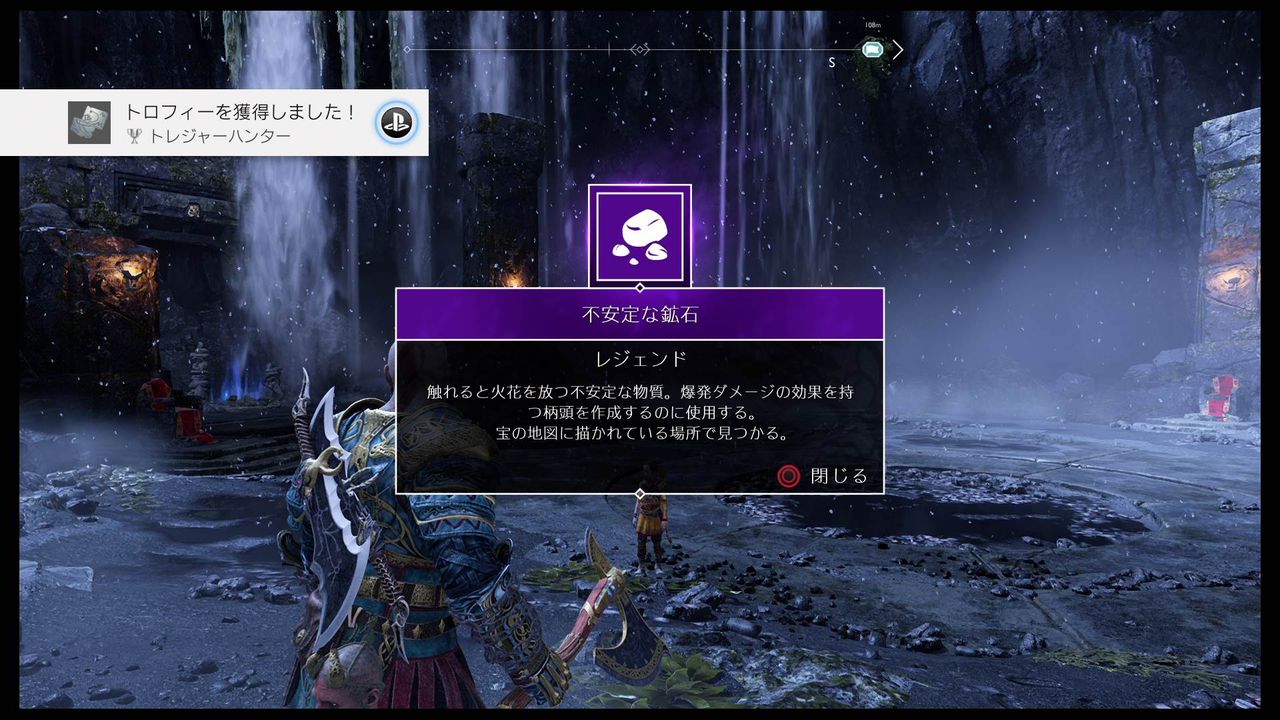Select the unstable ore item icon

tap(640, 232)
